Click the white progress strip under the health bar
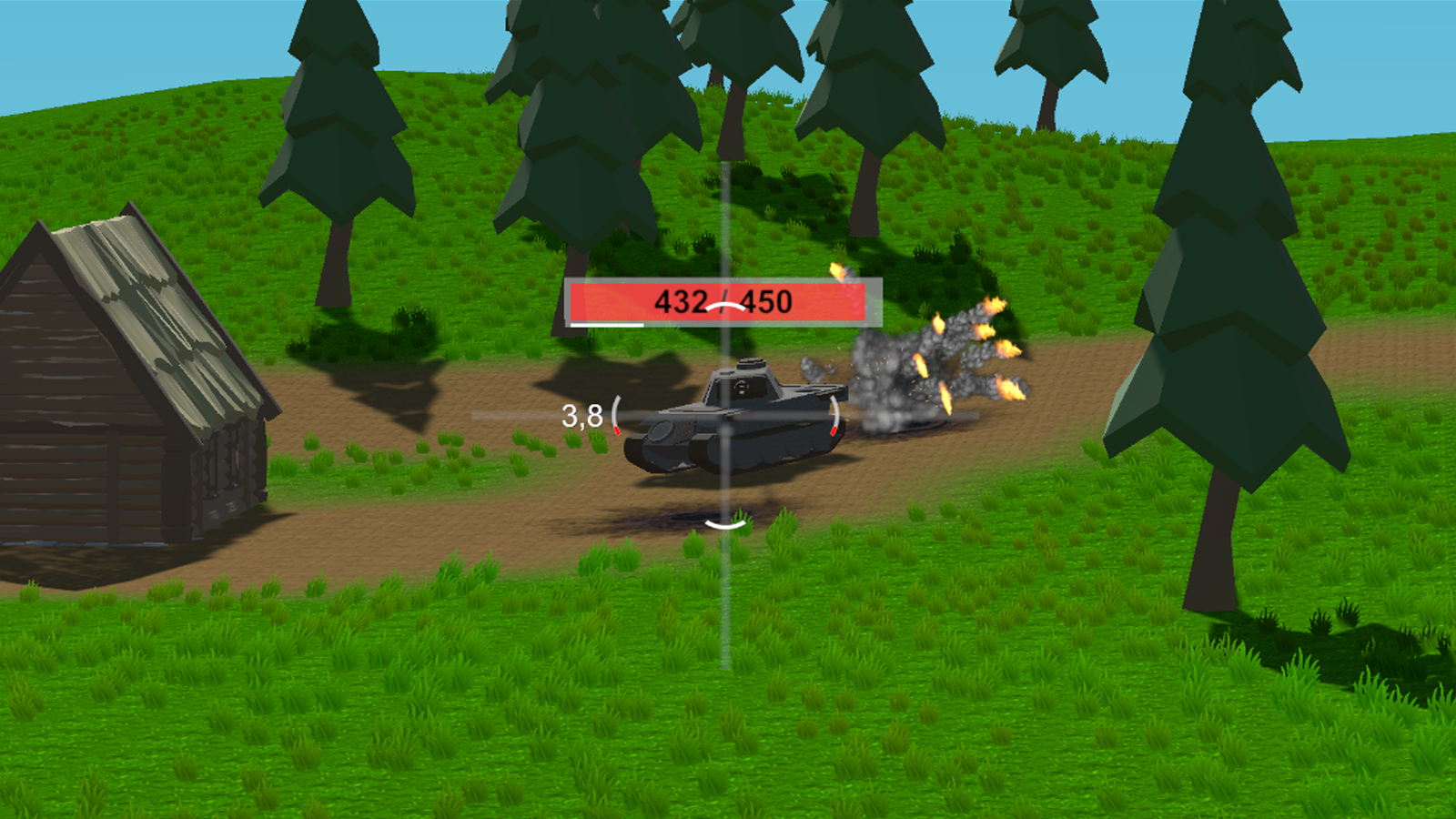This screenshot has height=819, width=1456. 605,324
